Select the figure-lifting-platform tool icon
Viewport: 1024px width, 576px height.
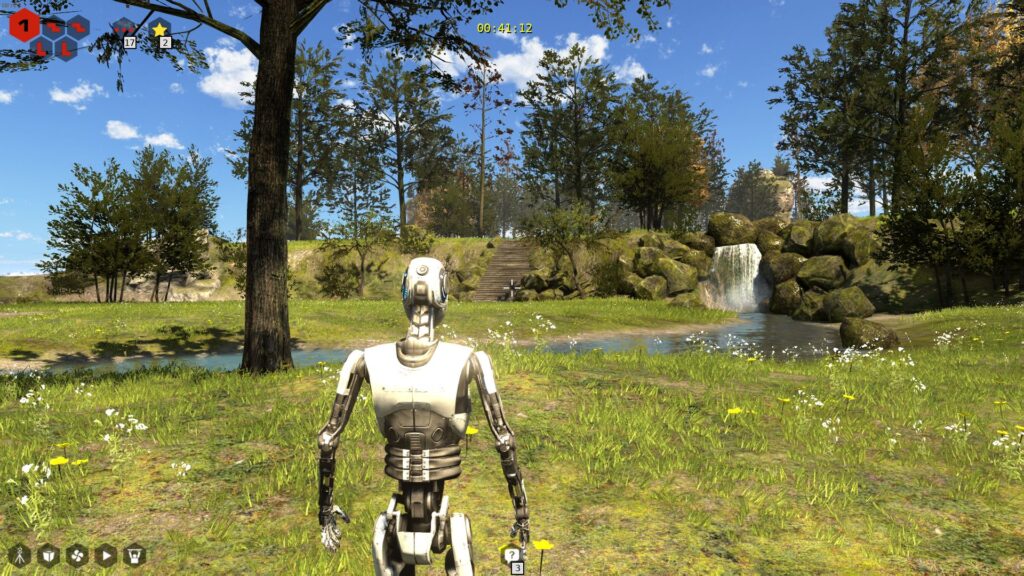tap(135, 555)
